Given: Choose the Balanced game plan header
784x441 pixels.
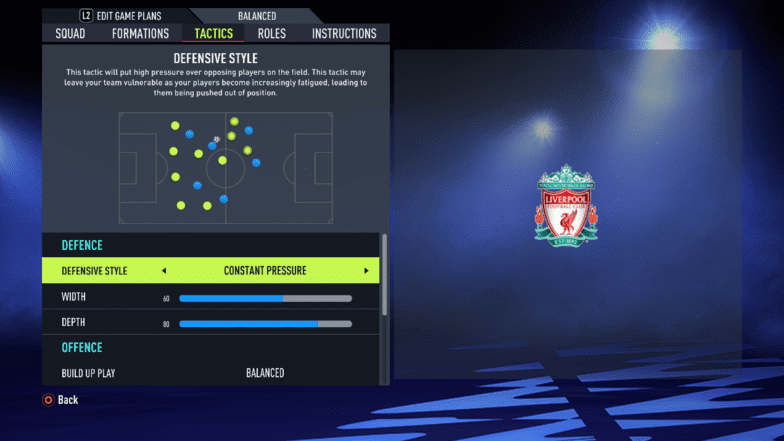Looking at the screenshot, I should coord(259,16).
